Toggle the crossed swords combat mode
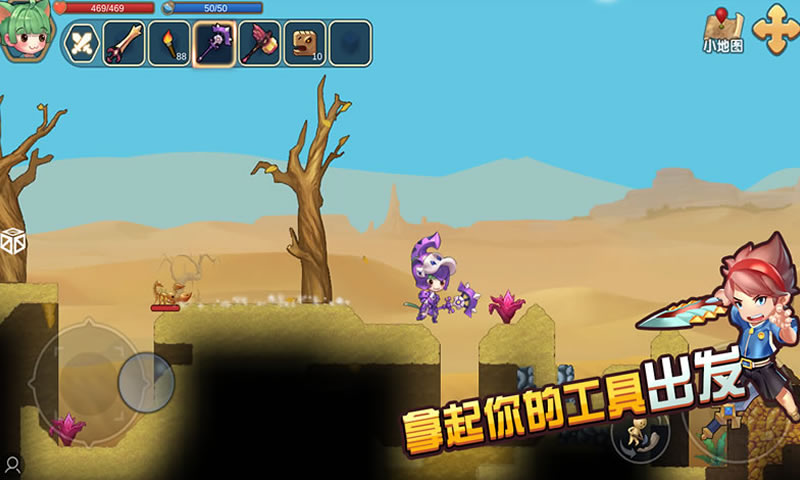Image resolution: width=800 pixels, height=480 pixels. tap(81, 43)
